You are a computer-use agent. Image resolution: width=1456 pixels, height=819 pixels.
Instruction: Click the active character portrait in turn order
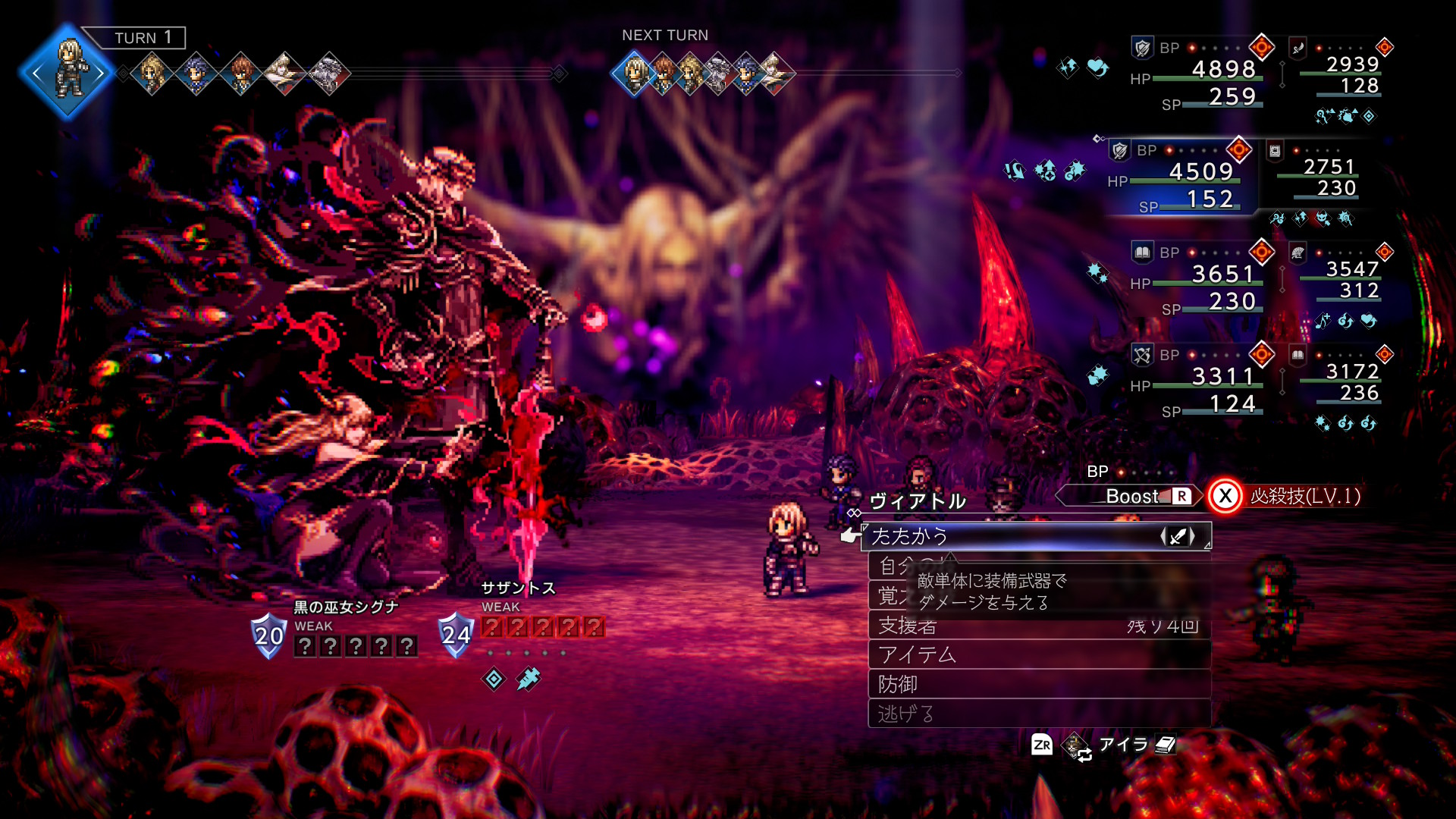(68, 72)
